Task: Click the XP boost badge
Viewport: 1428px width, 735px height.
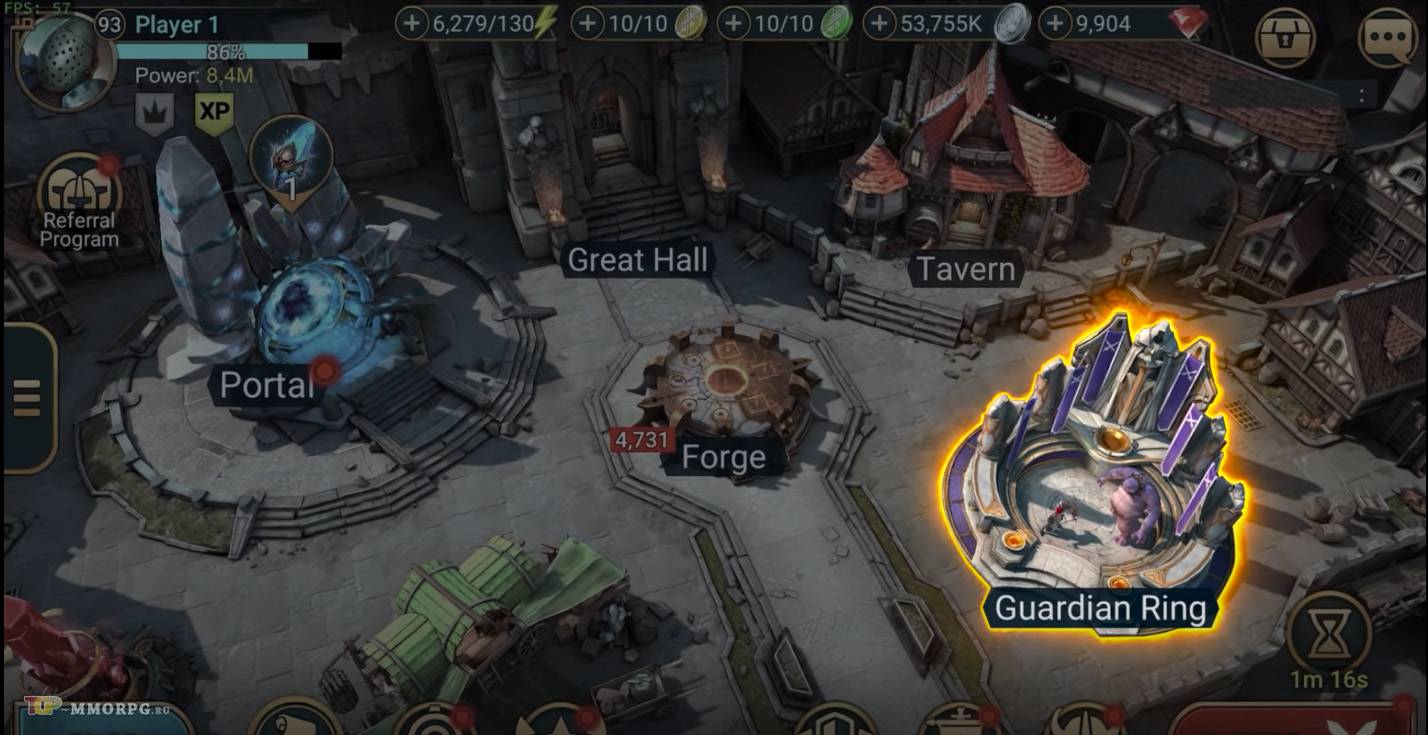Action: tap(214, 113)
